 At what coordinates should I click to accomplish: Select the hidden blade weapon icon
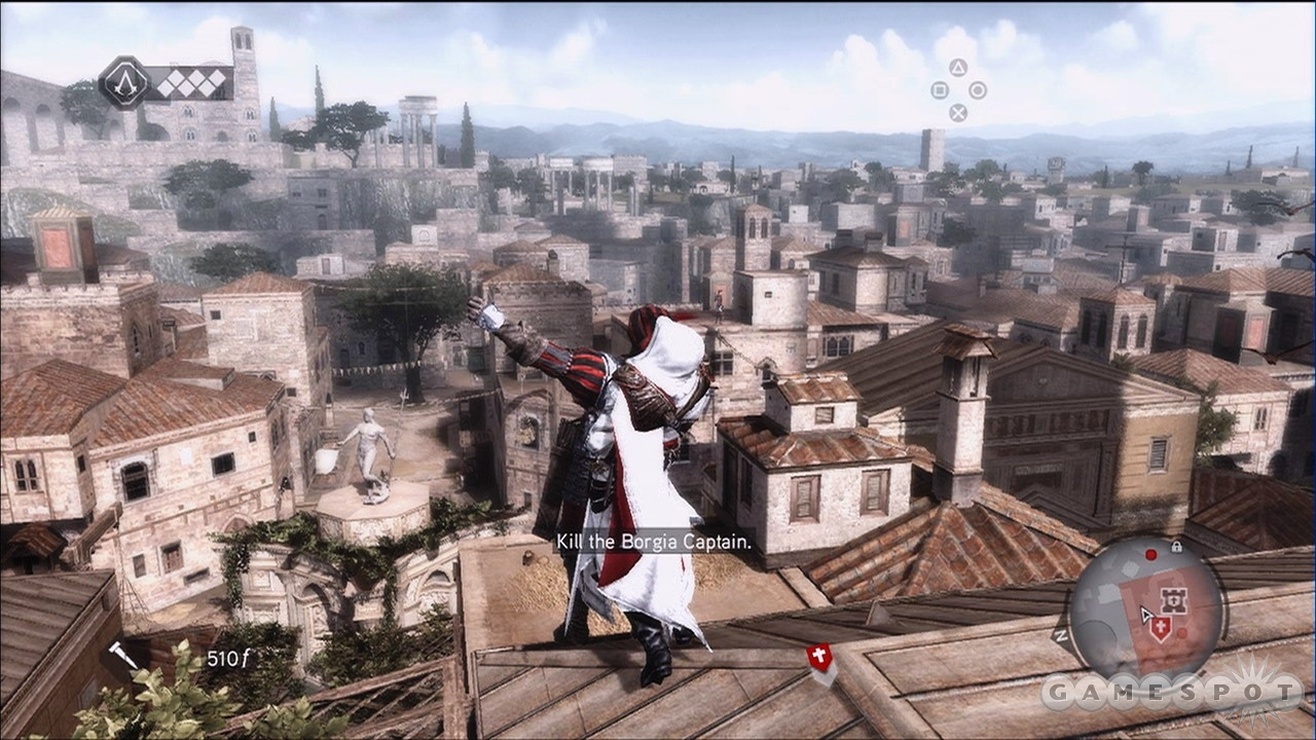click(123, 654)
